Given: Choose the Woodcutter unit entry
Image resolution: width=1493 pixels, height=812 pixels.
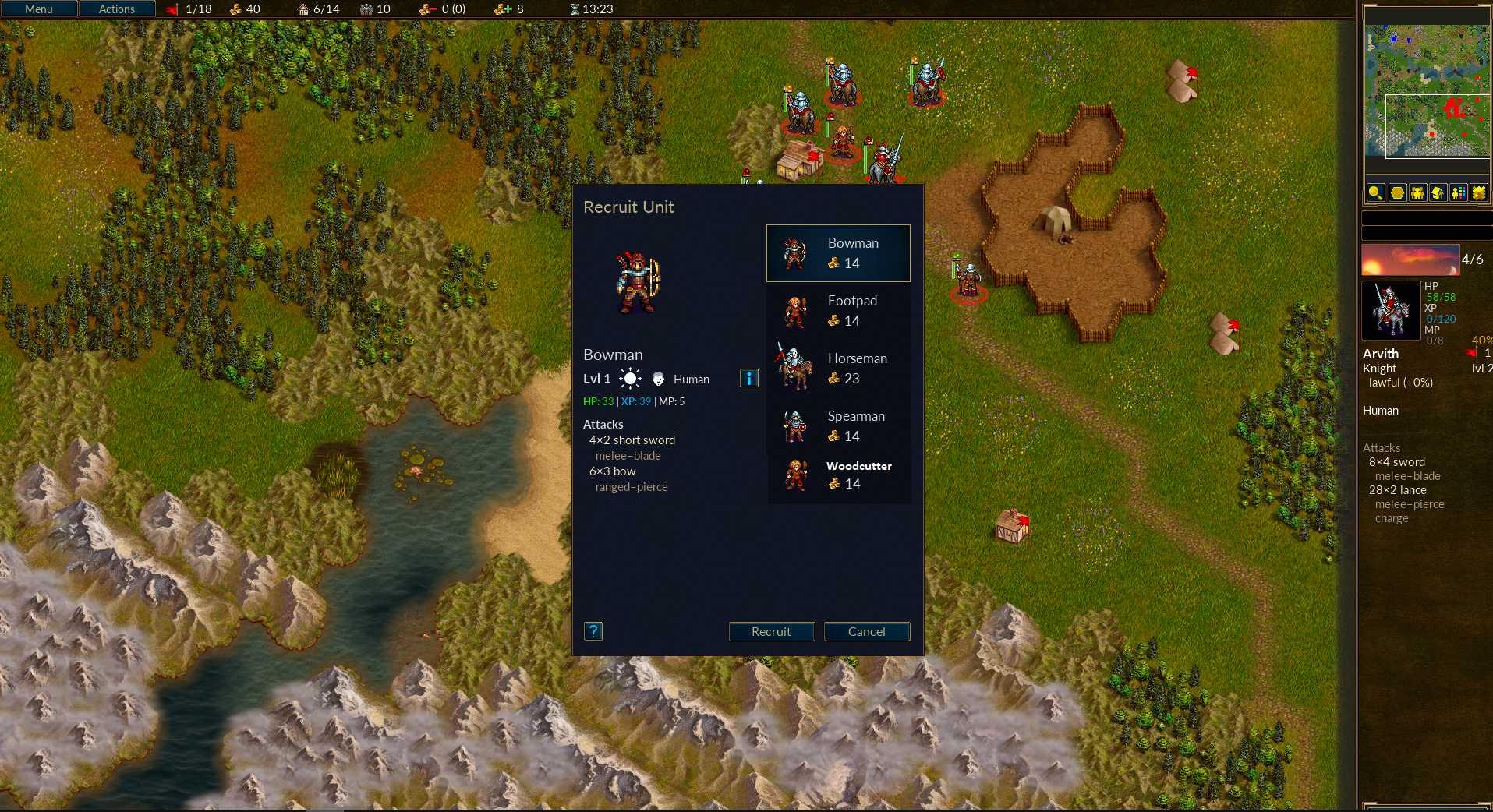Looking at the screenshot, I should 838,475.
